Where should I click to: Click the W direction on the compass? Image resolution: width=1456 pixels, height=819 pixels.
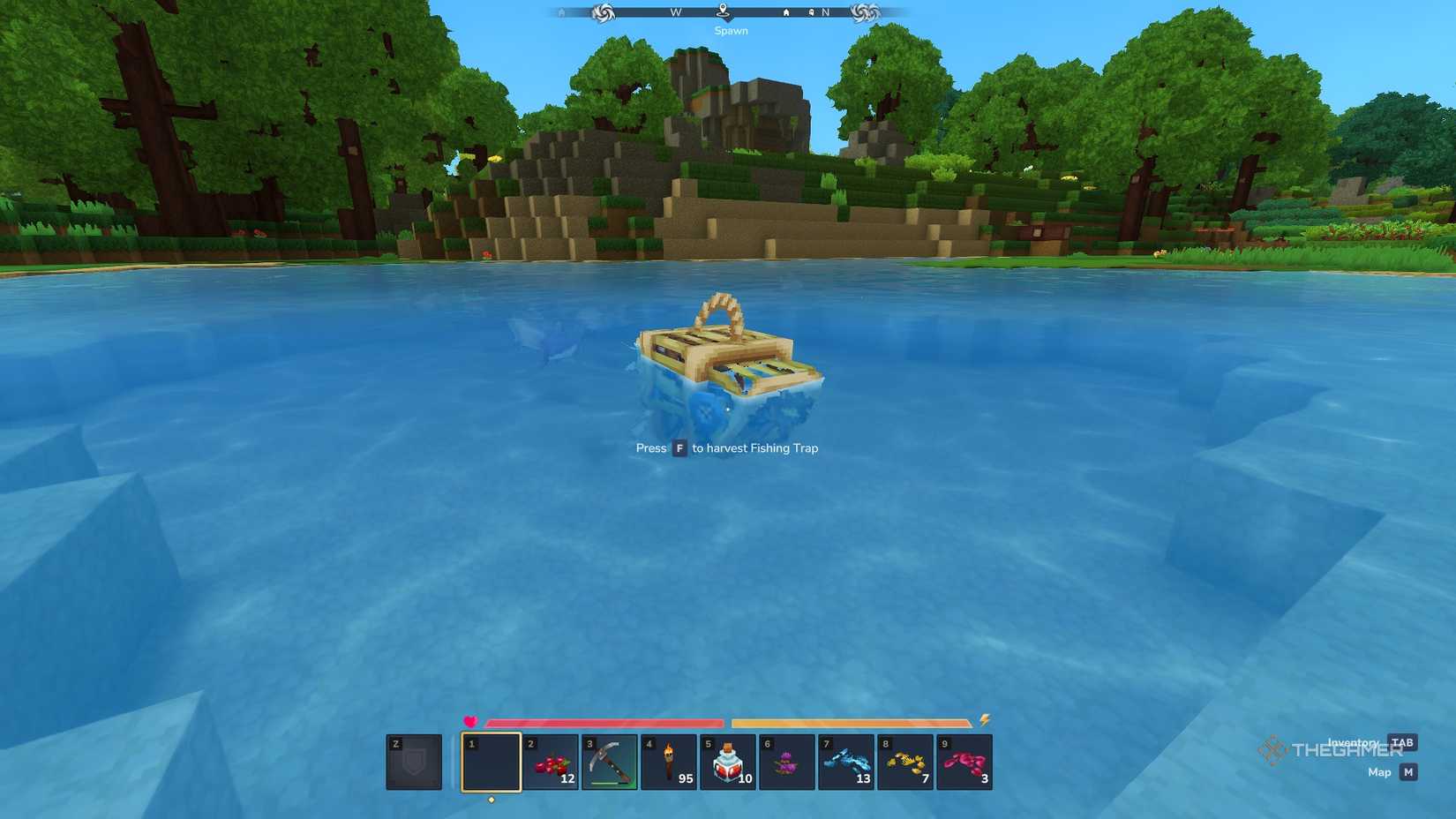point(675,12)
